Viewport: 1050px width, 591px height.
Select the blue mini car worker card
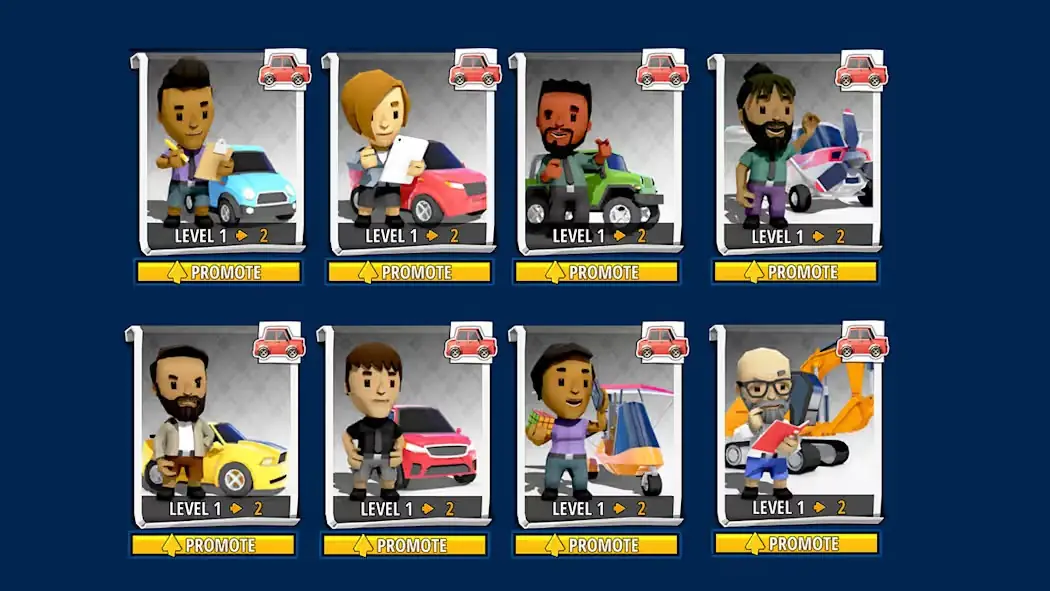[220, 150]
